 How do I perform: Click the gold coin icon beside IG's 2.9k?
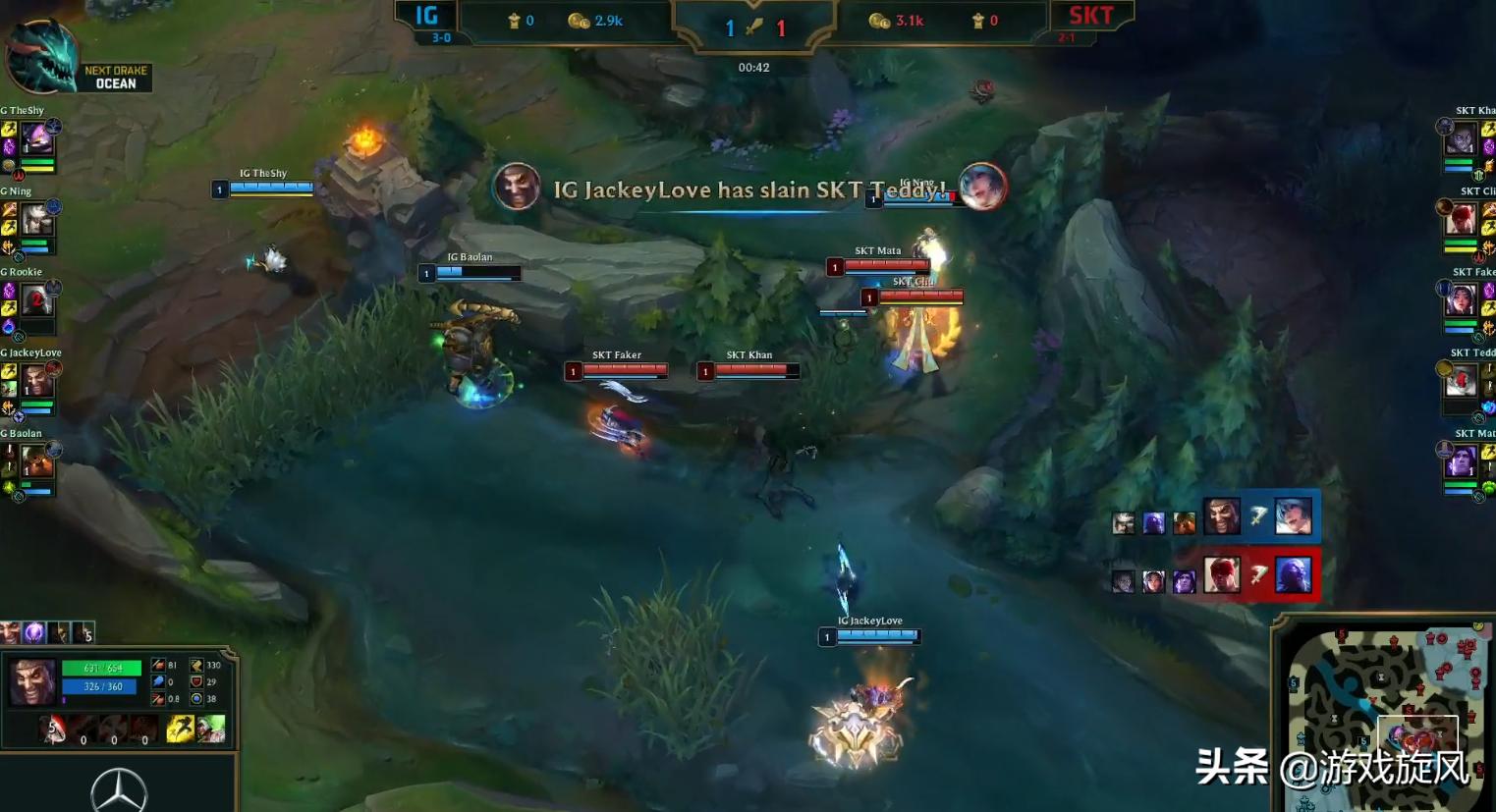(x=575, y=20)
